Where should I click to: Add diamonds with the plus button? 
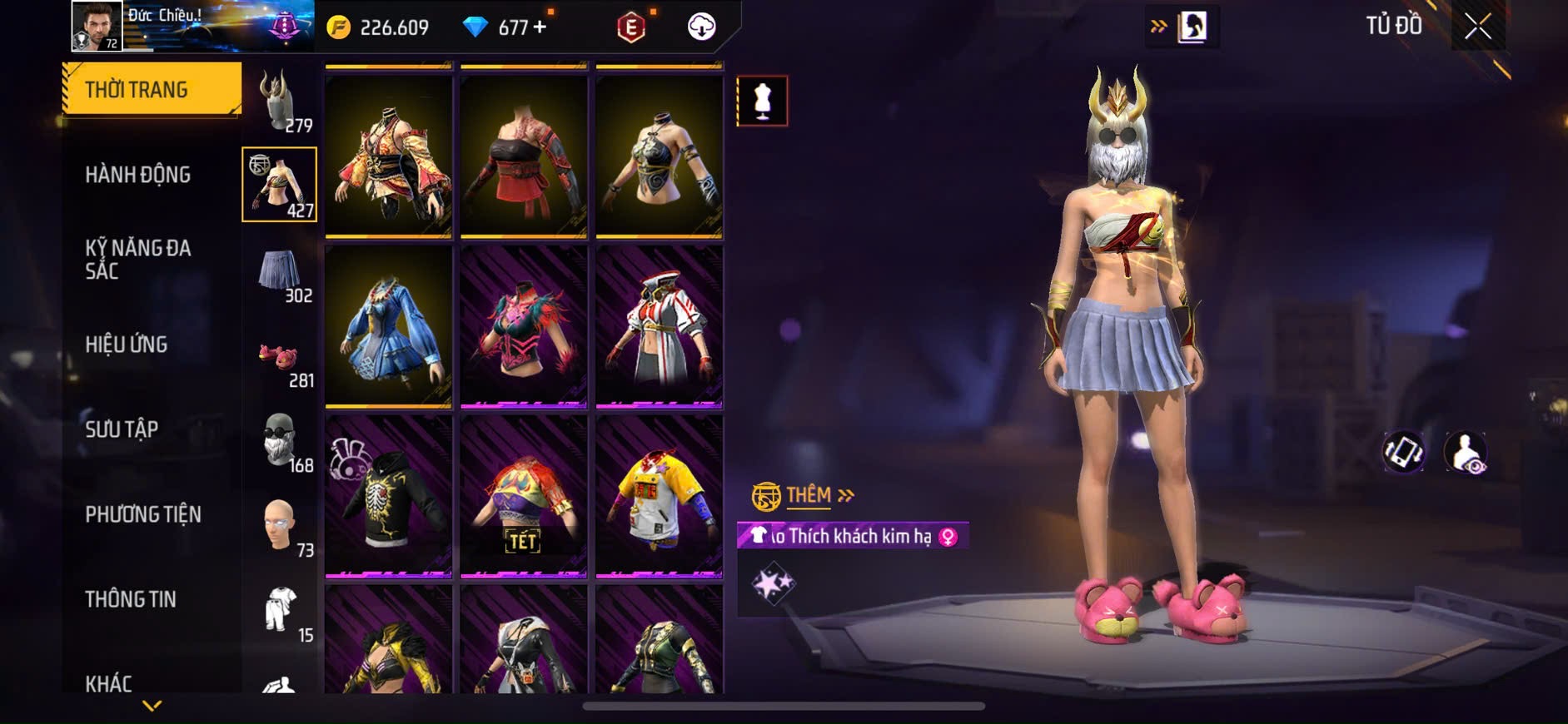pyautogui.click(x=540, y=27)
